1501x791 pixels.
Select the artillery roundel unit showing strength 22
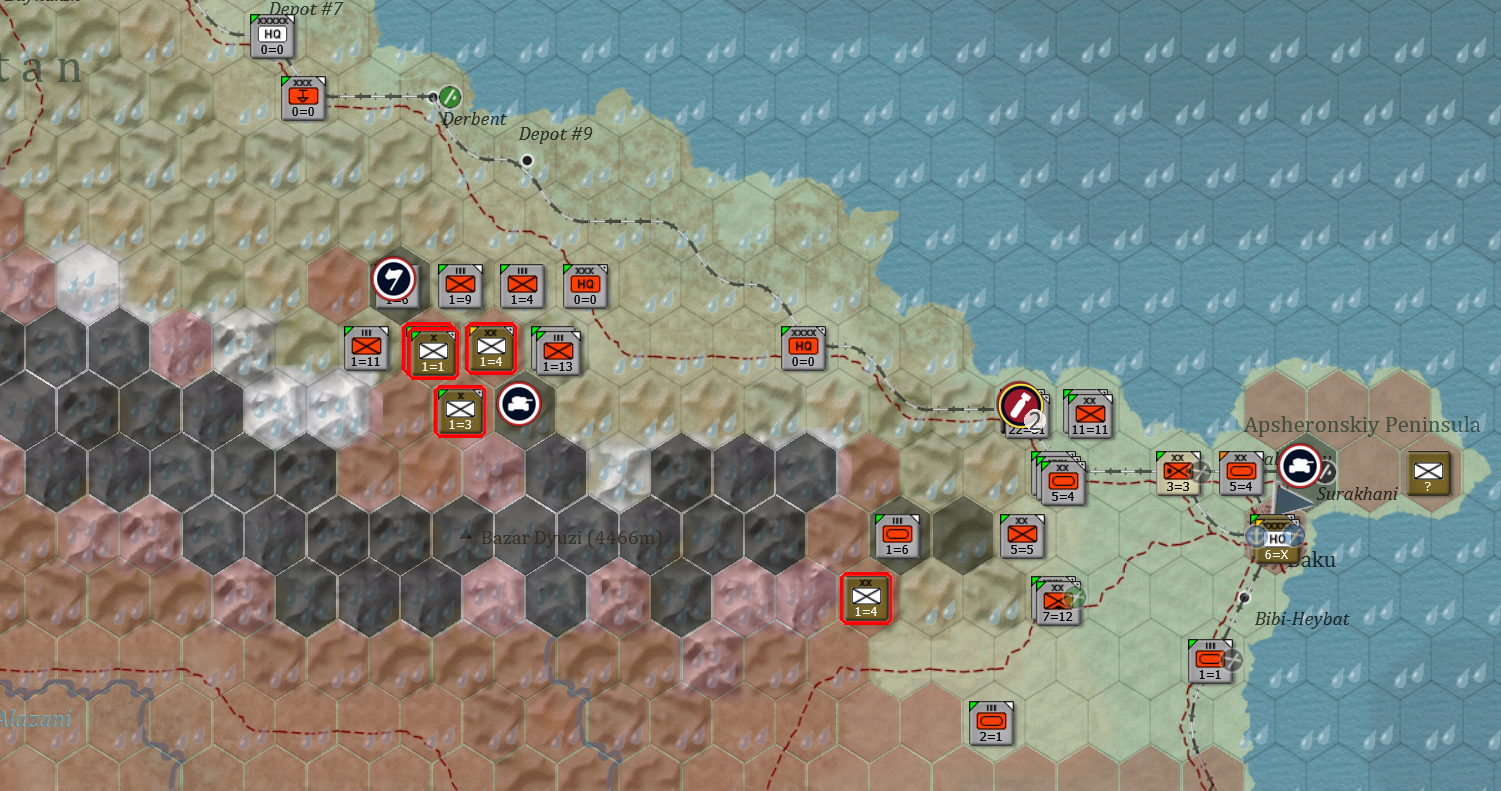click(x=1022, y=404)
